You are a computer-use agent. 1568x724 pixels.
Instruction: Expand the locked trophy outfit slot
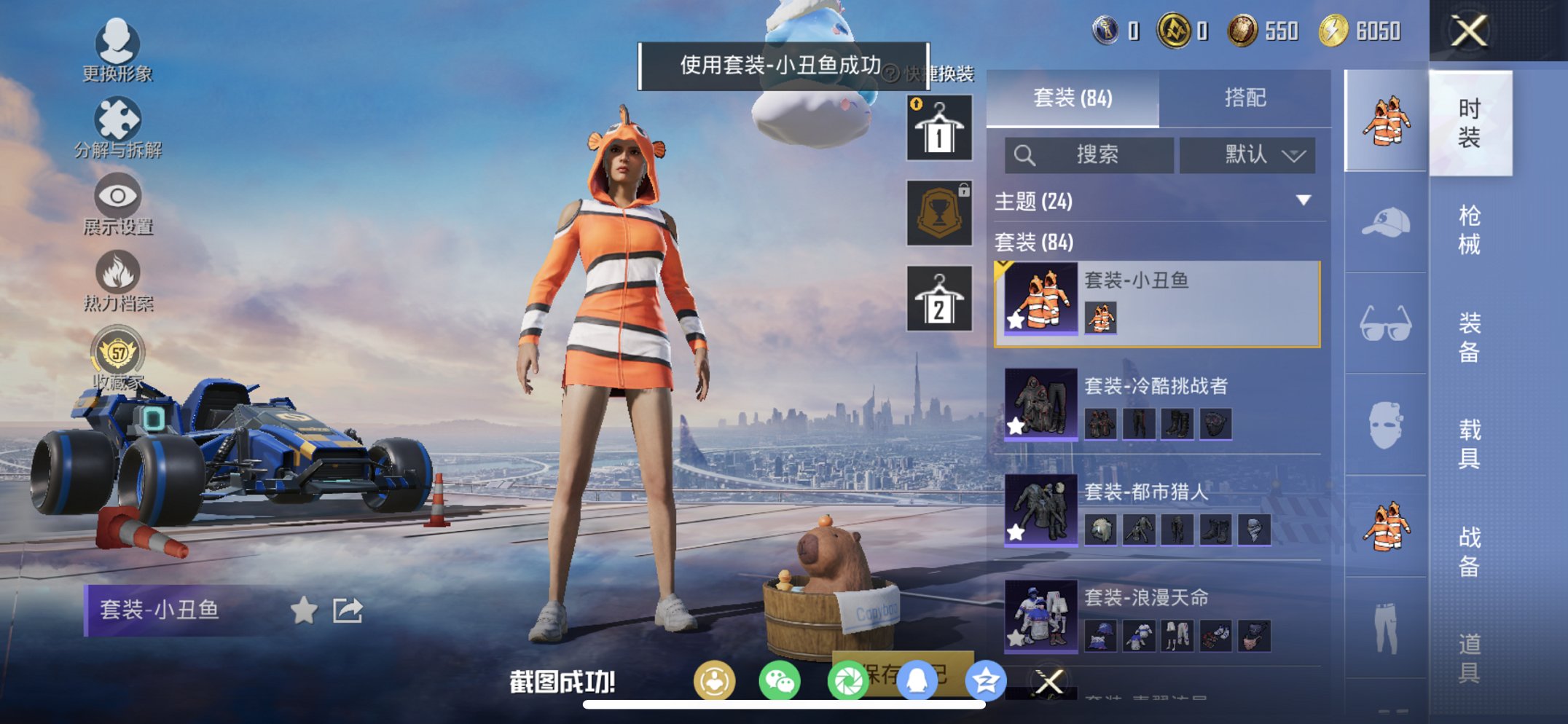(938, 213)
